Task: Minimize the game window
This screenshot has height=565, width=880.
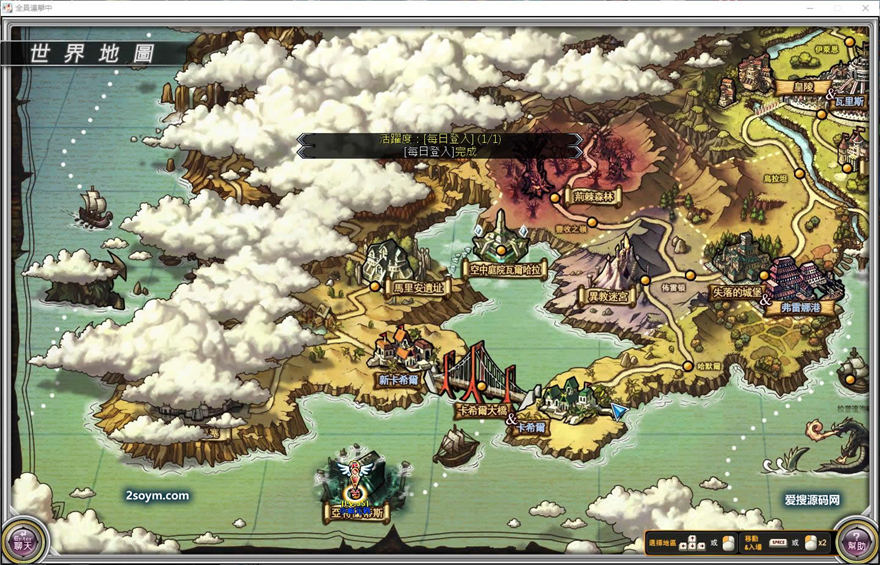Action: coord(811,7)
